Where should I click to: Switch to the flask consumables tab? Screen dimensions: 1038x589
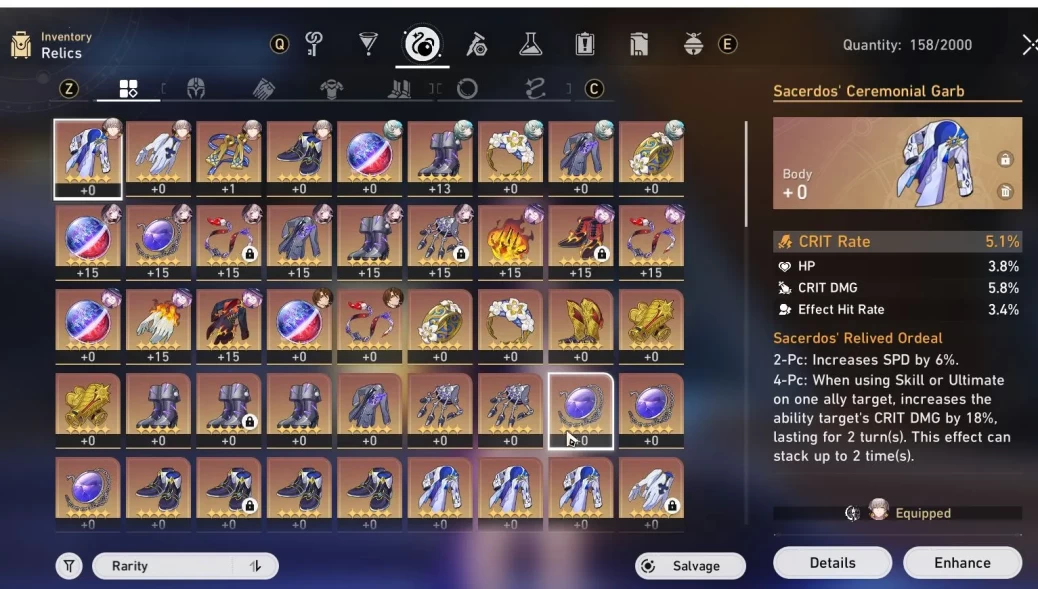click(530, 44)
